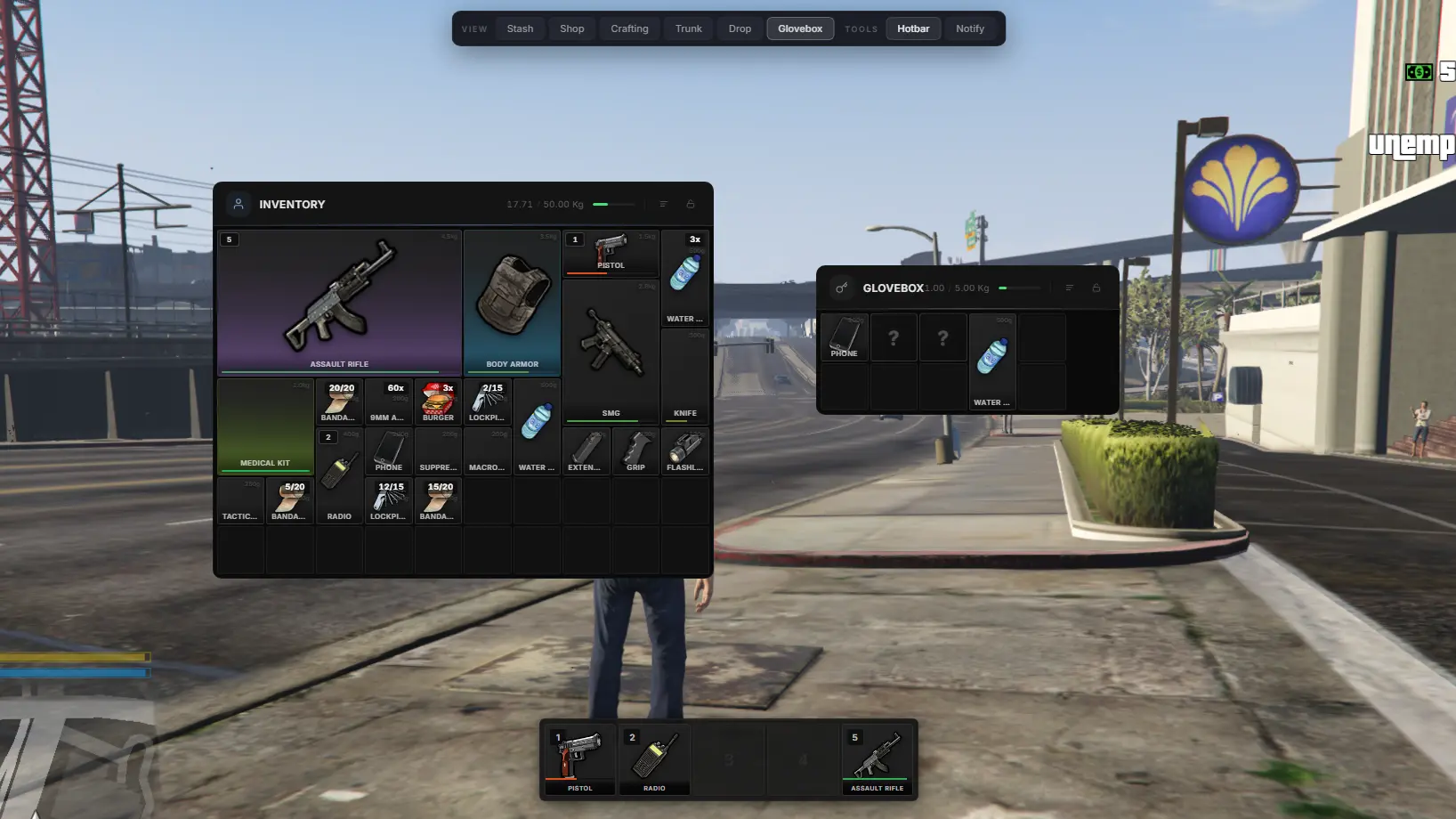
Task: Pick the Grip attachment slot
Action: click(x=635, y=451)
